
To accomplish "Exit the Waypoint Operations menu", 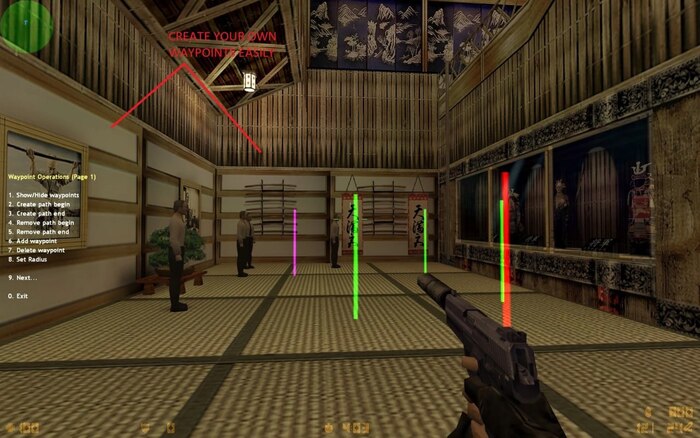I will point(18,296).
